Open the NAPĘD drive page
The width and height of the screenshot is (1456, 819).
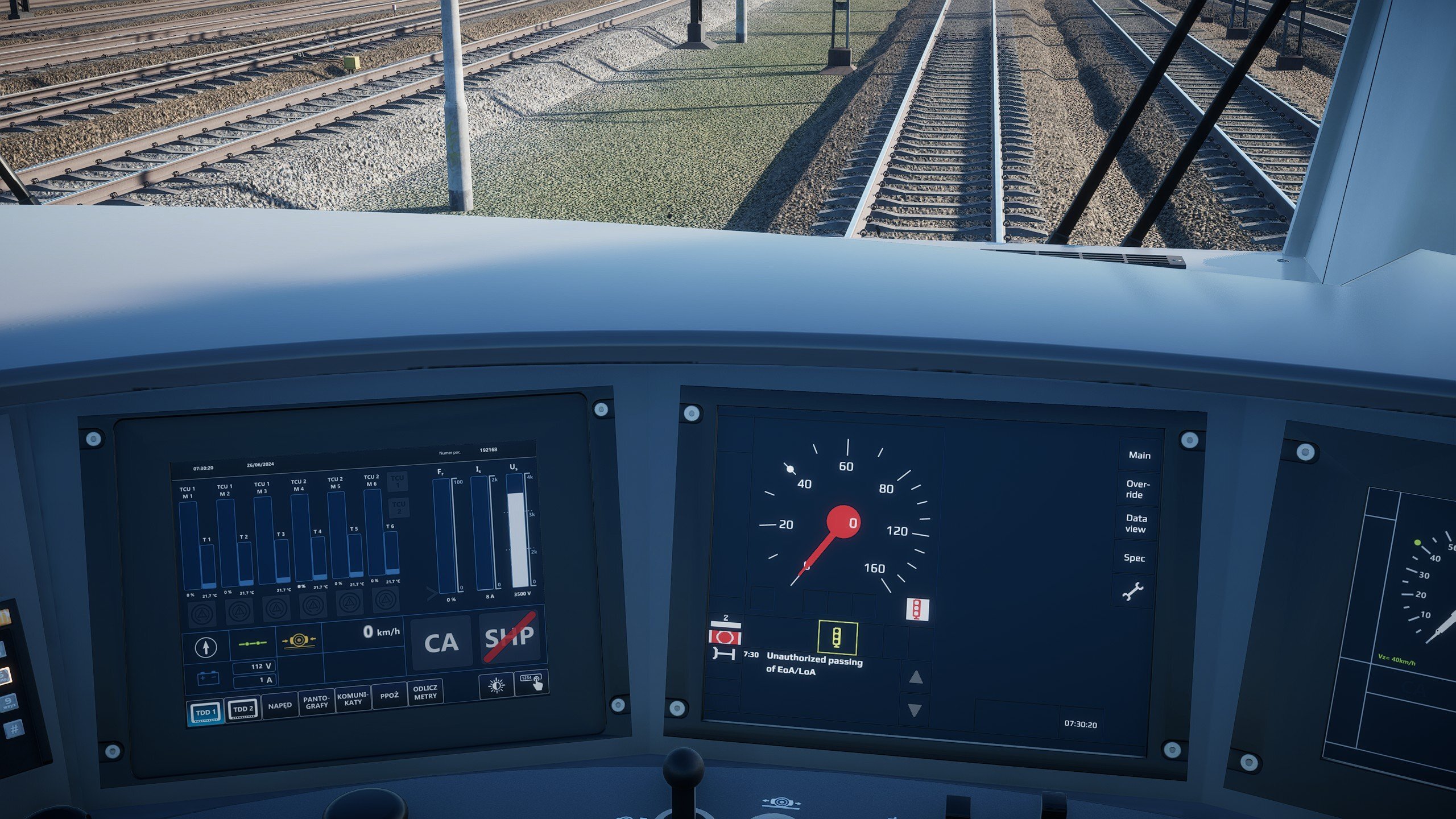click(280, 705)
